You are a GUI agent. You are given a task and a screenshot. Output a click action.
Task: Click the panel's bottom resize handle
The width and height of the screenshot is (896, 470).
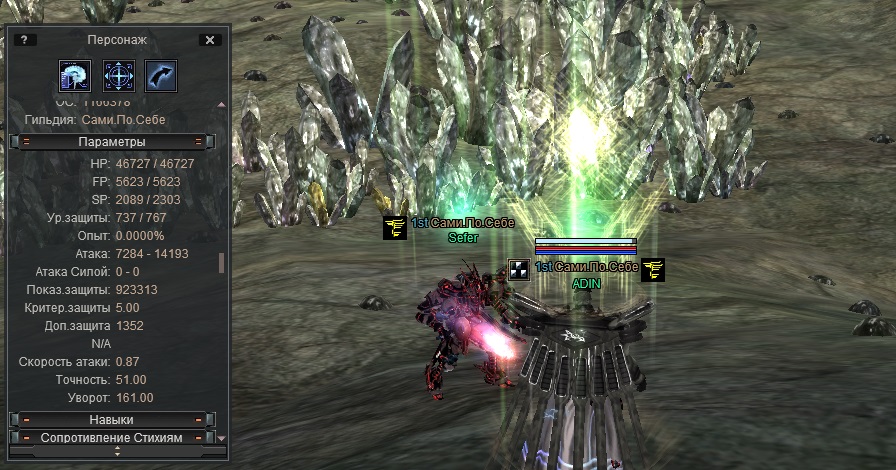tap(117, 451)
